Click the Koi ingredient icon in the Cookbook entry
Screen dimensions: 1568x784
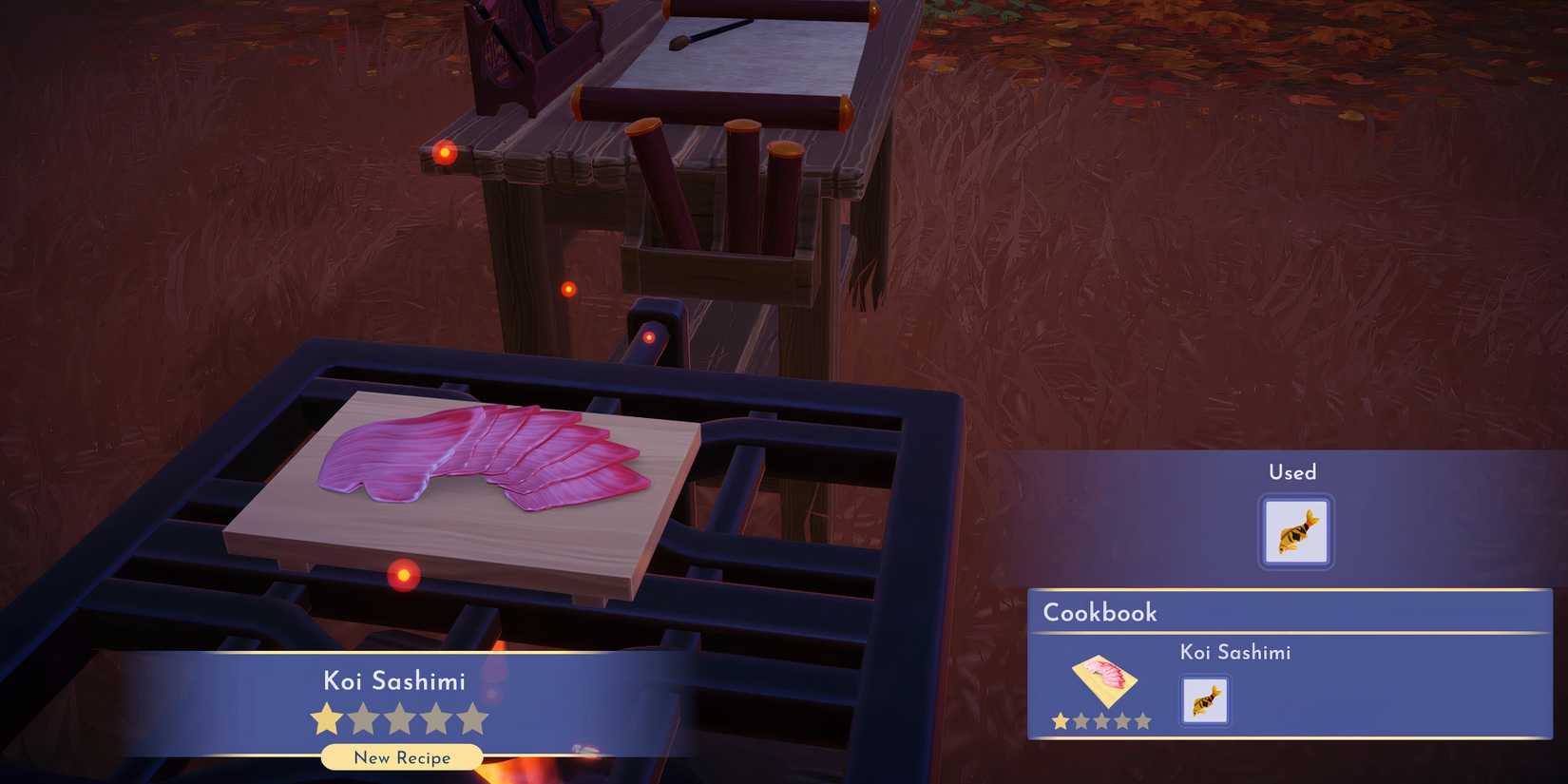coord(1204,700)
